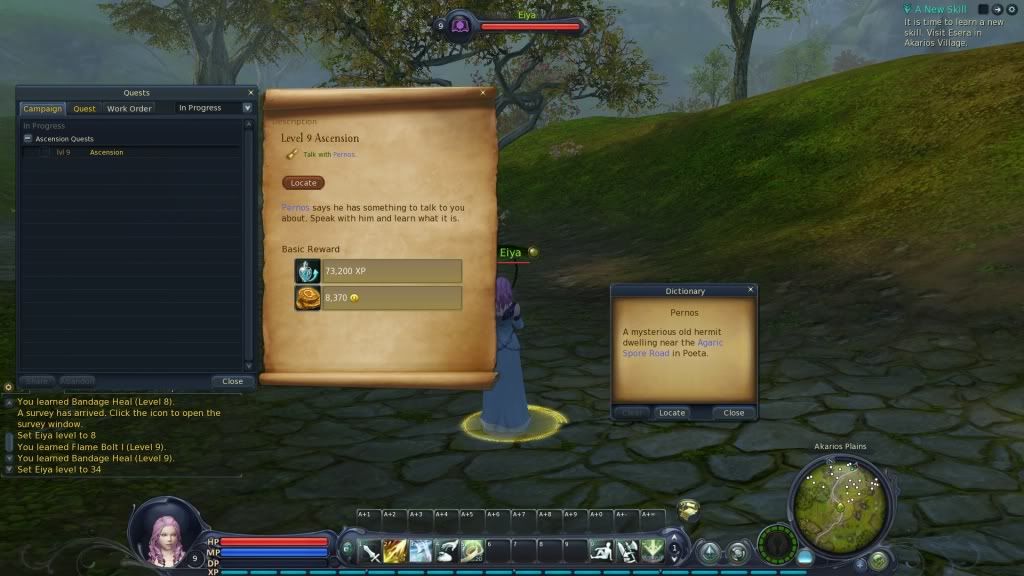1024x576 pixels.
Task: Click the X on the Quests window
Action: coord(249,92)
